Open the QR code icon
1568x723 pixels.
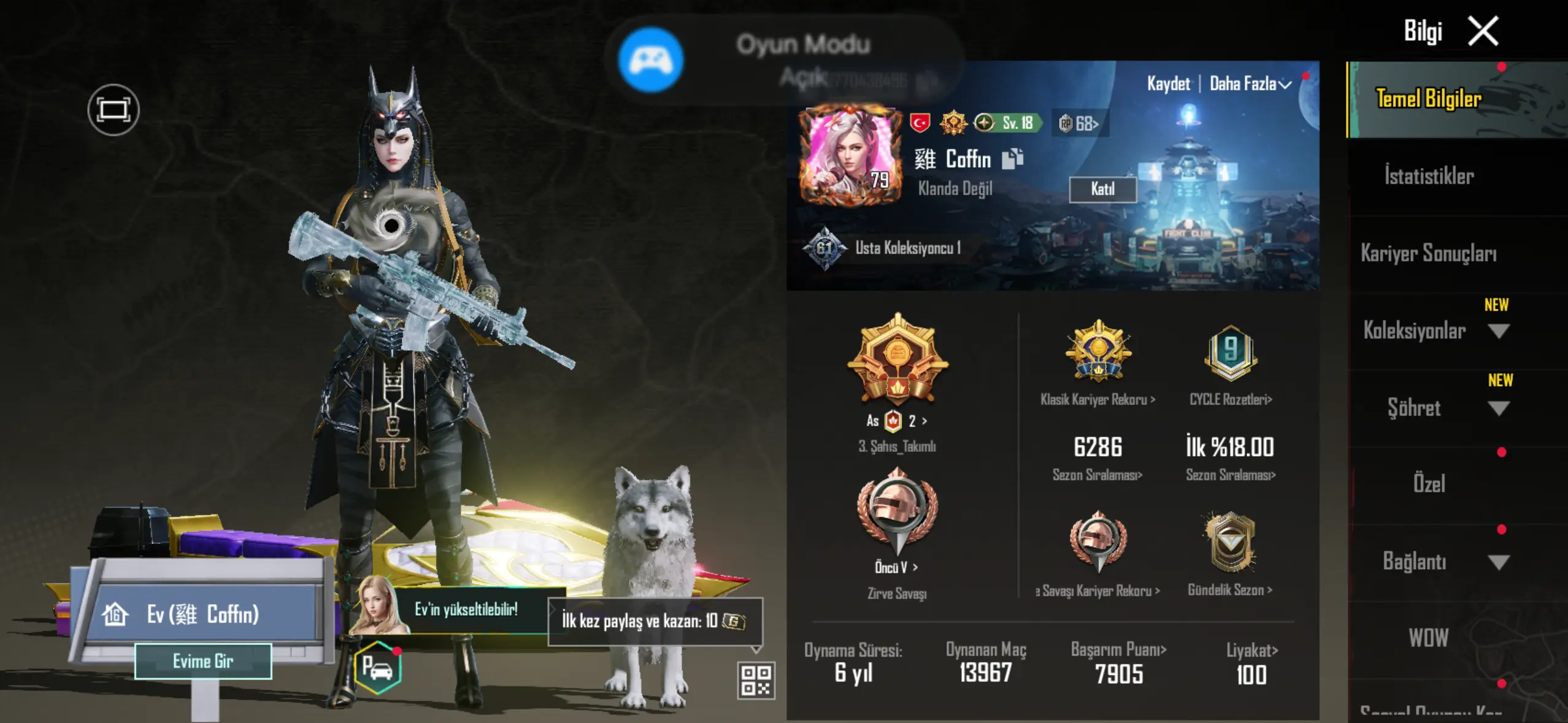click(756, 680)
